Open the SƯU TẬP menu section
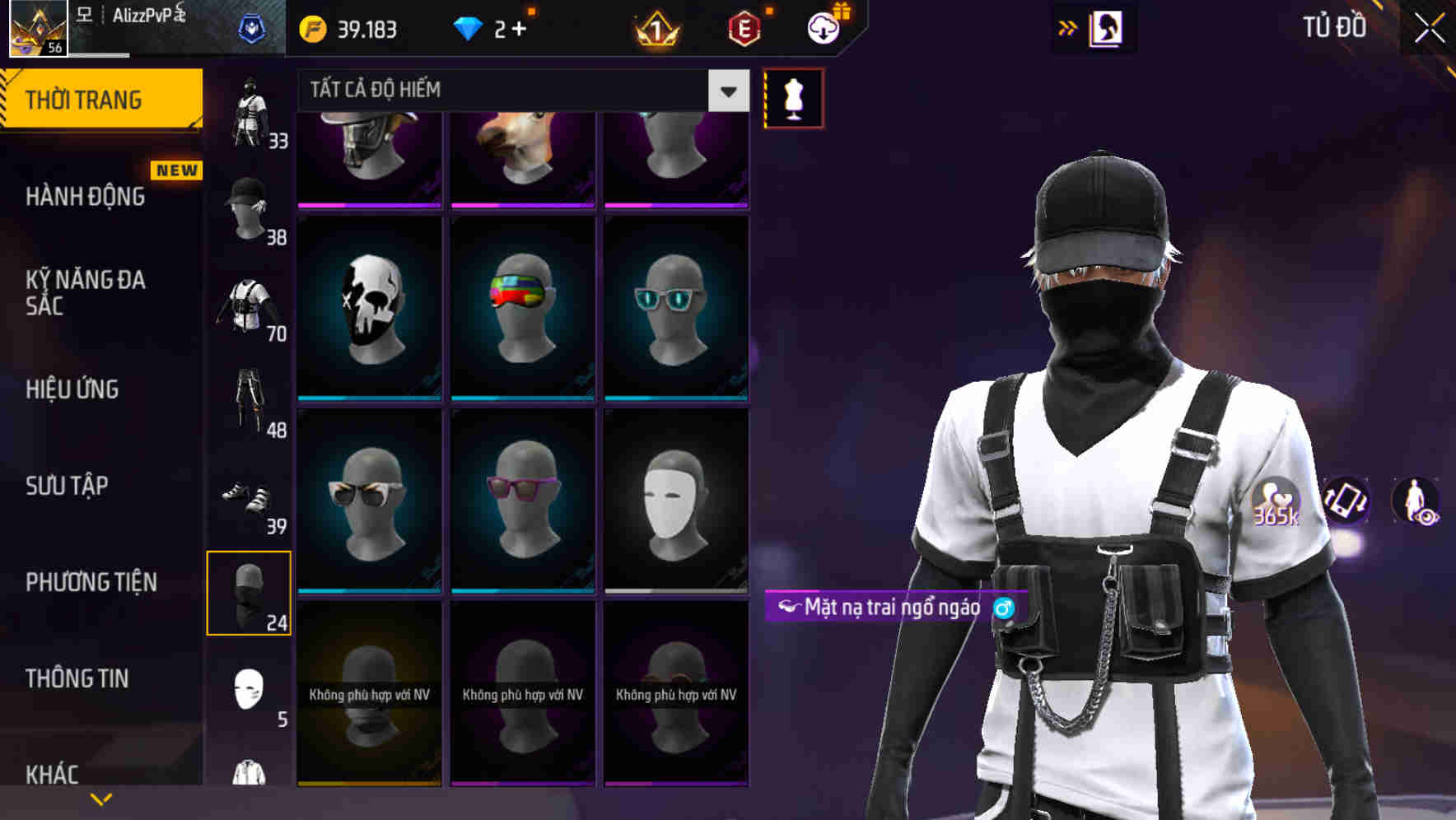Viewport: 1456px width, 820px height. pos(68,487)
